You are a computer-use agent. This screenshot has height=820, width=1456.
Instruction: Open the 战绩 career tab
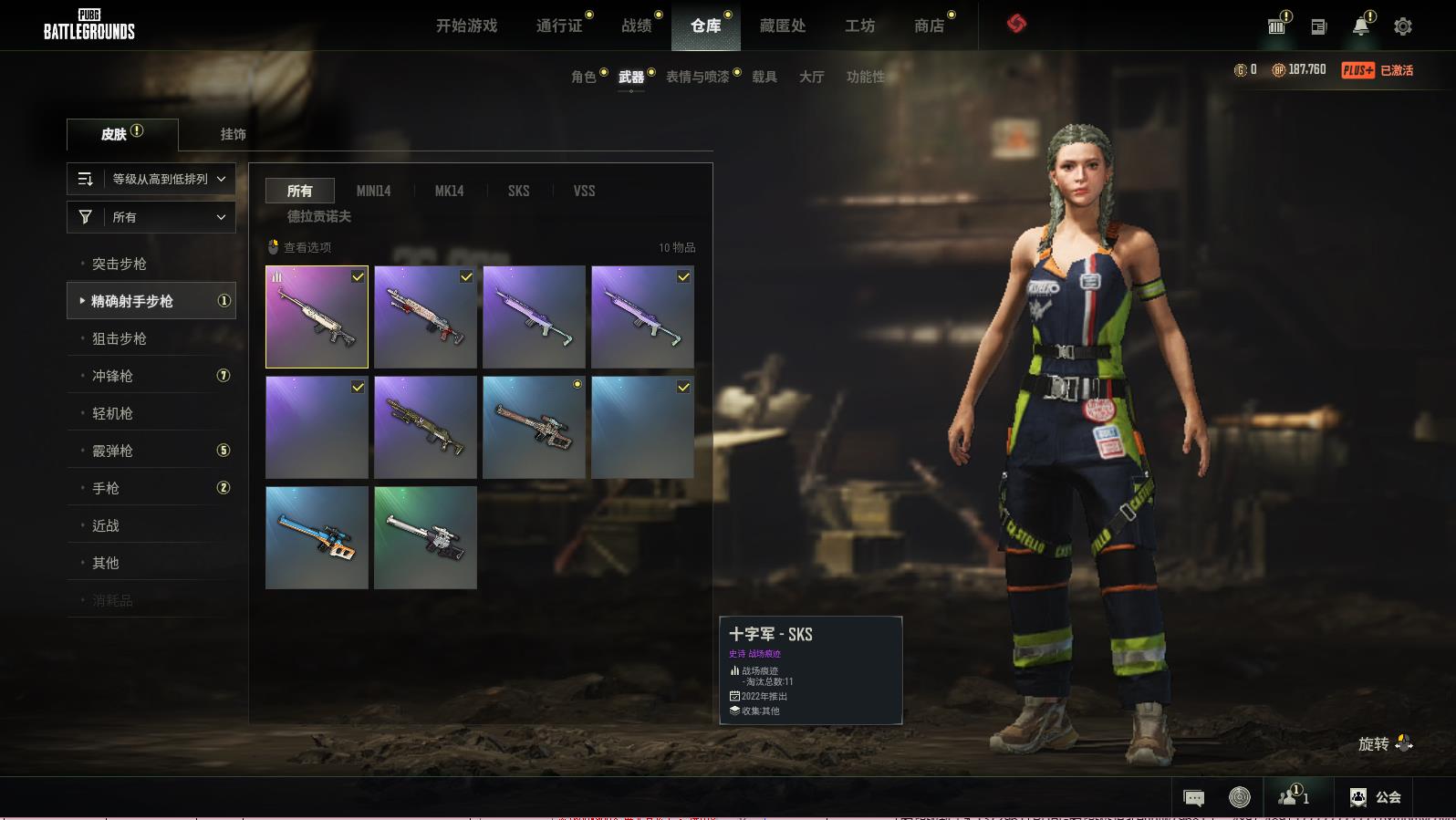[x=637, y=26]
